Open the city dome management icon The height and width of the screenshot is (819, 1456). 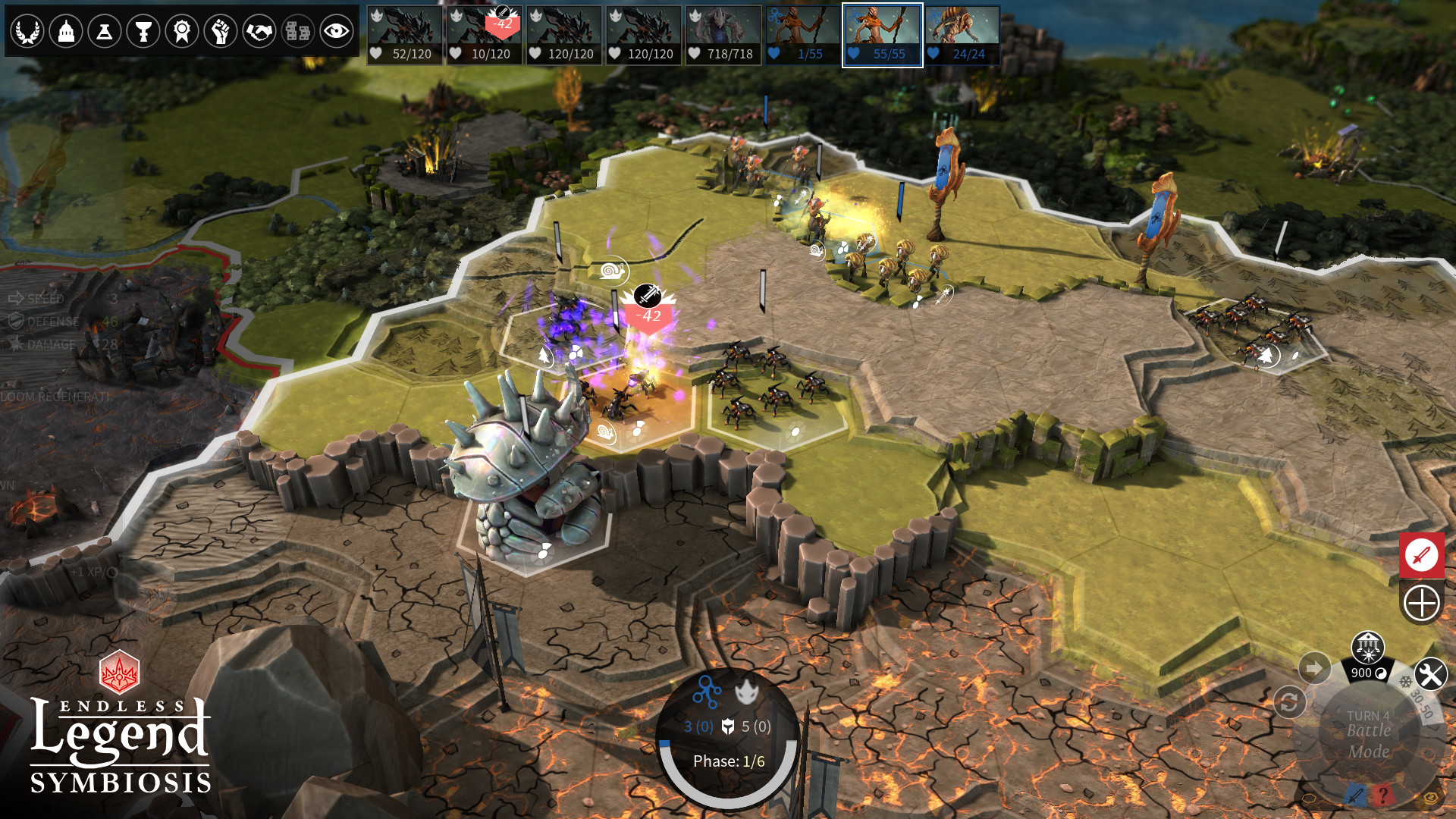pos(66,32)
